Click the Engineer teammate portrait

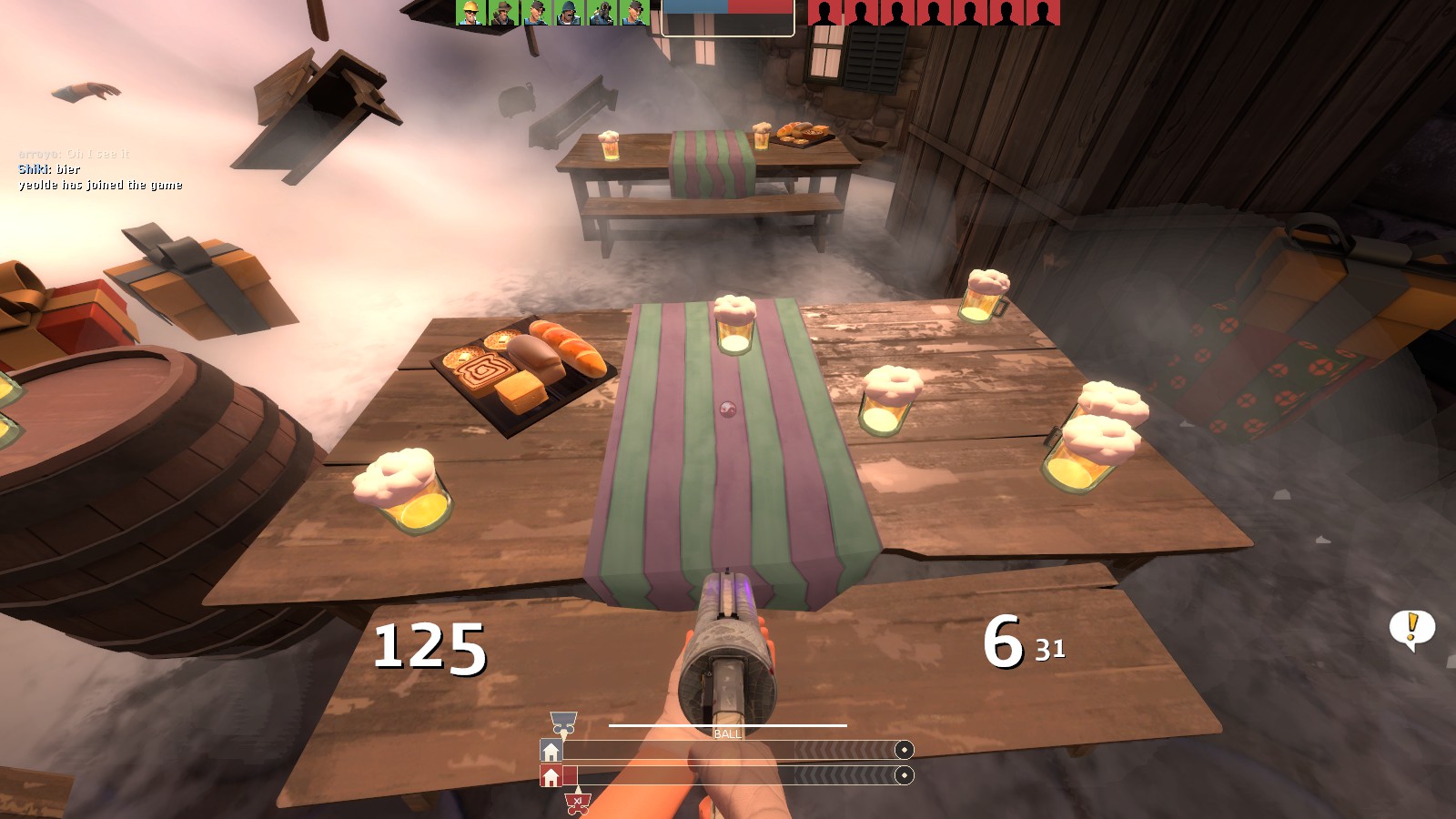pyautogui.click(x=470, y=13)
